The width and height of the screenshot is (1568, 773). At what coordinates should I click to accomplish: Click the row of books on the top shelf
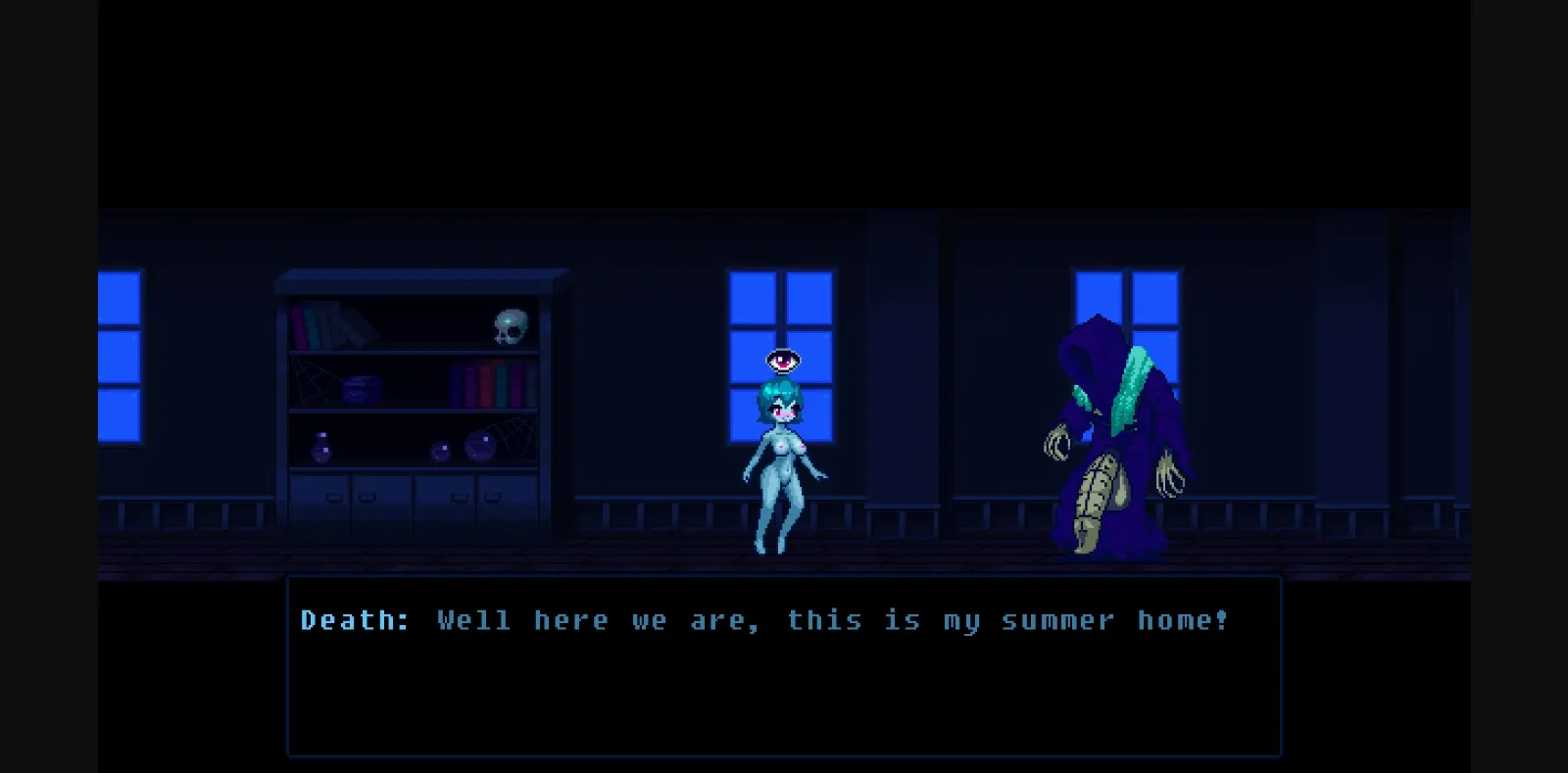coord(333,323)
